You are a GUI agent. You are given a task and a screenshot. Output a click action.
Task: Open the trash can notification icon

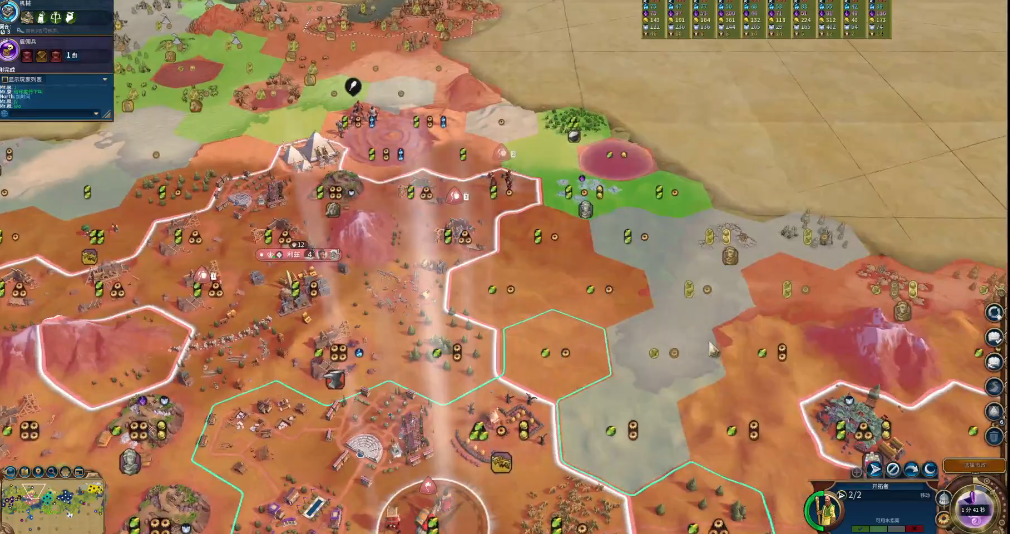995,435
